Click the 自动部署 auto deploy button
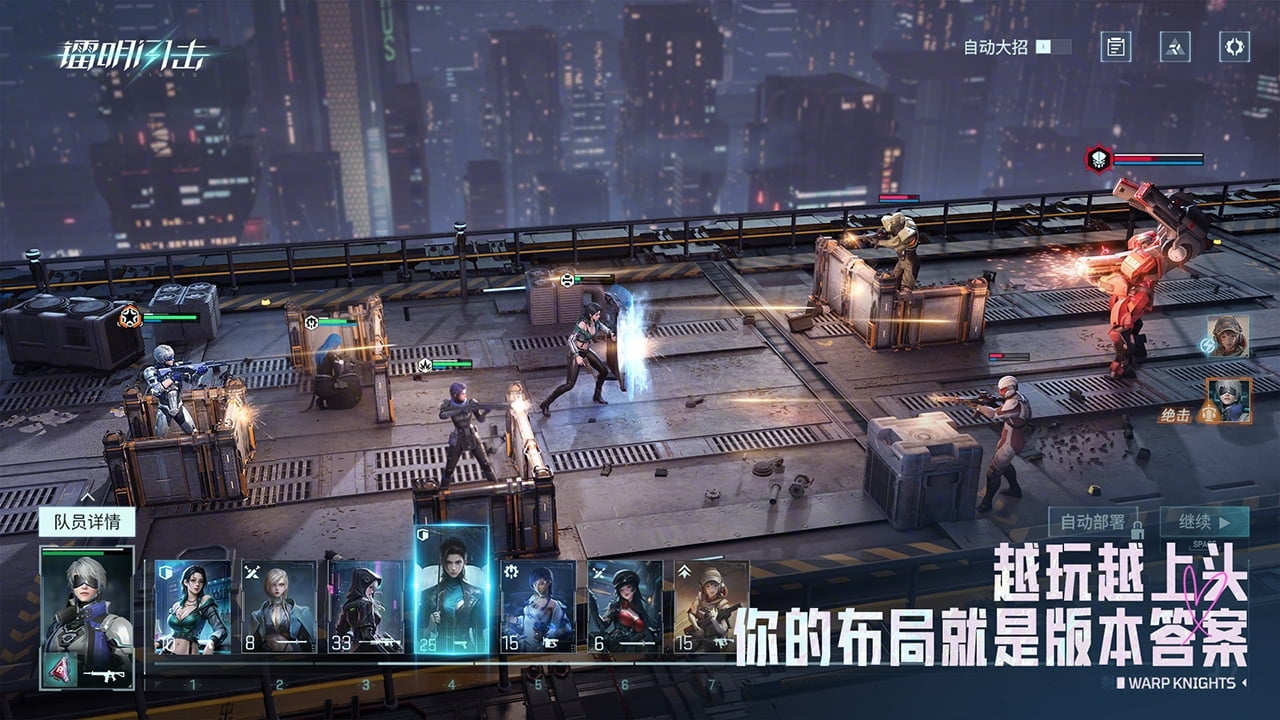 pos(1093,522)
